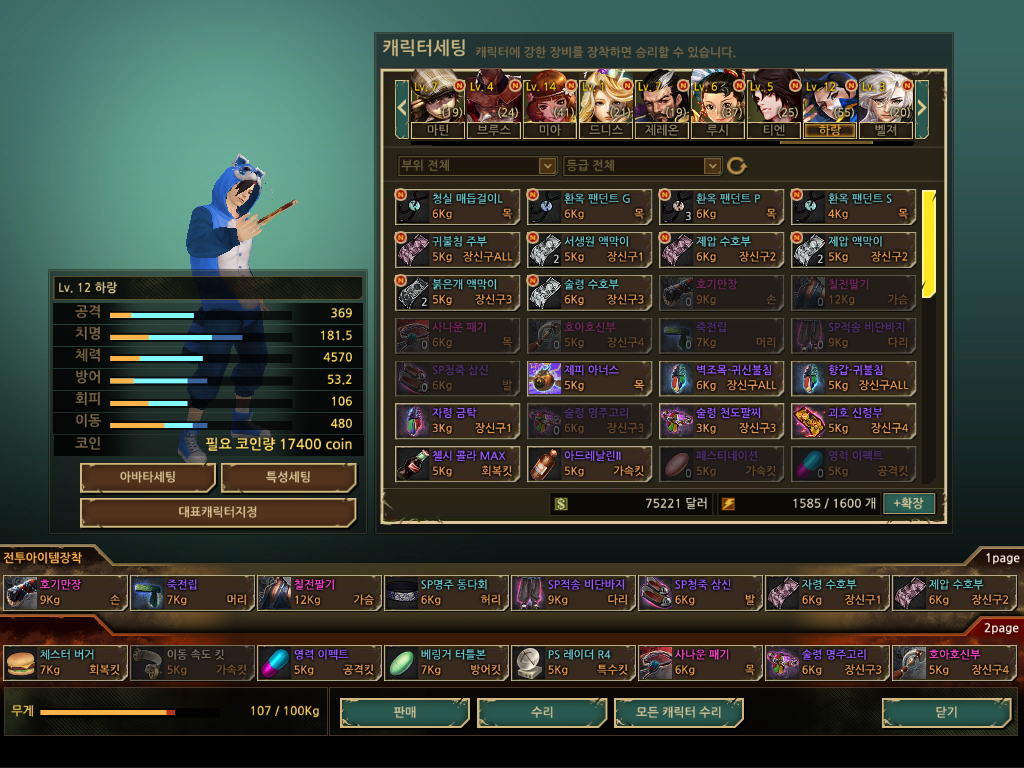The image size is (1024, 768).
Task: Pick the 제피 아너스 item in the list
Action: point(590,378)
